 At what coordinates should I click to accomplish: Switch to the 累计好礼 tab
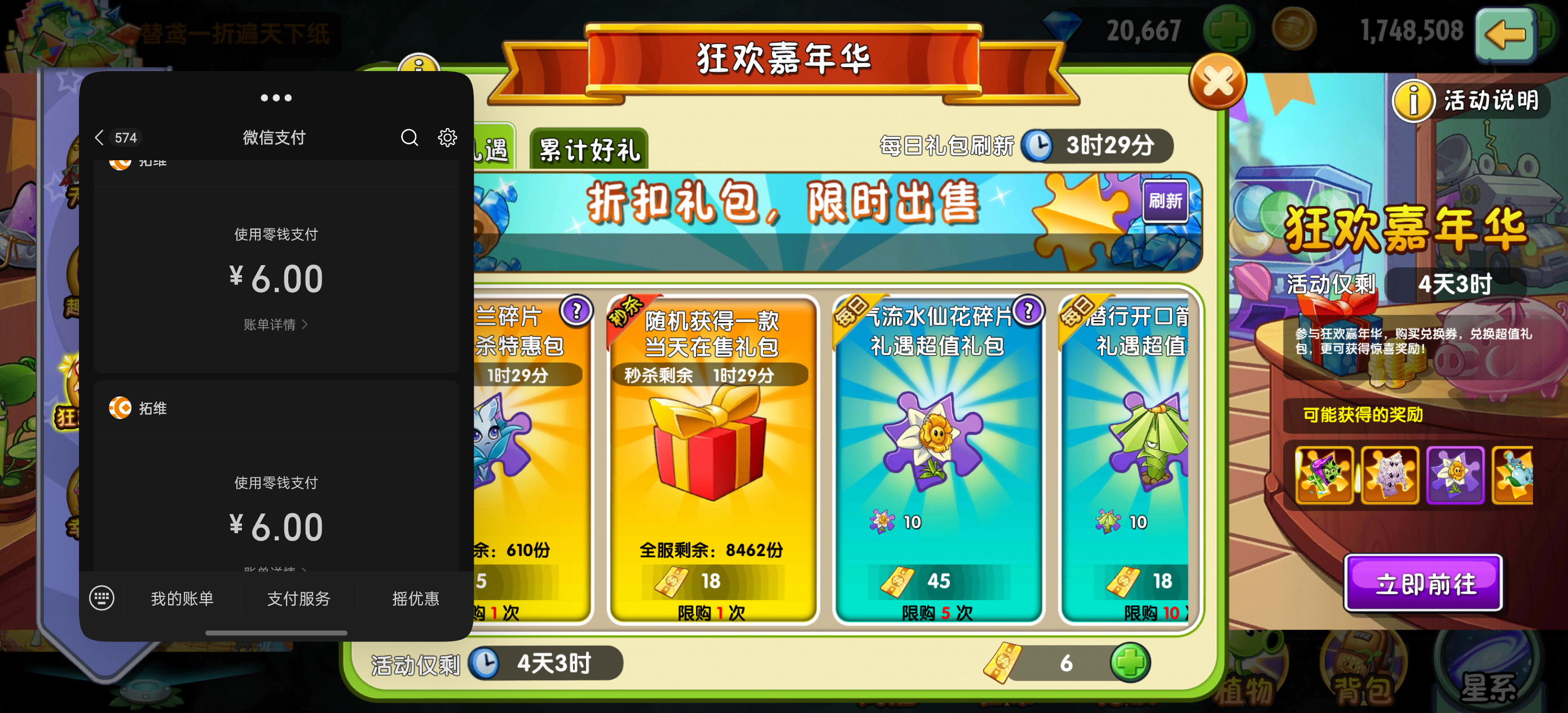point(588,148)
